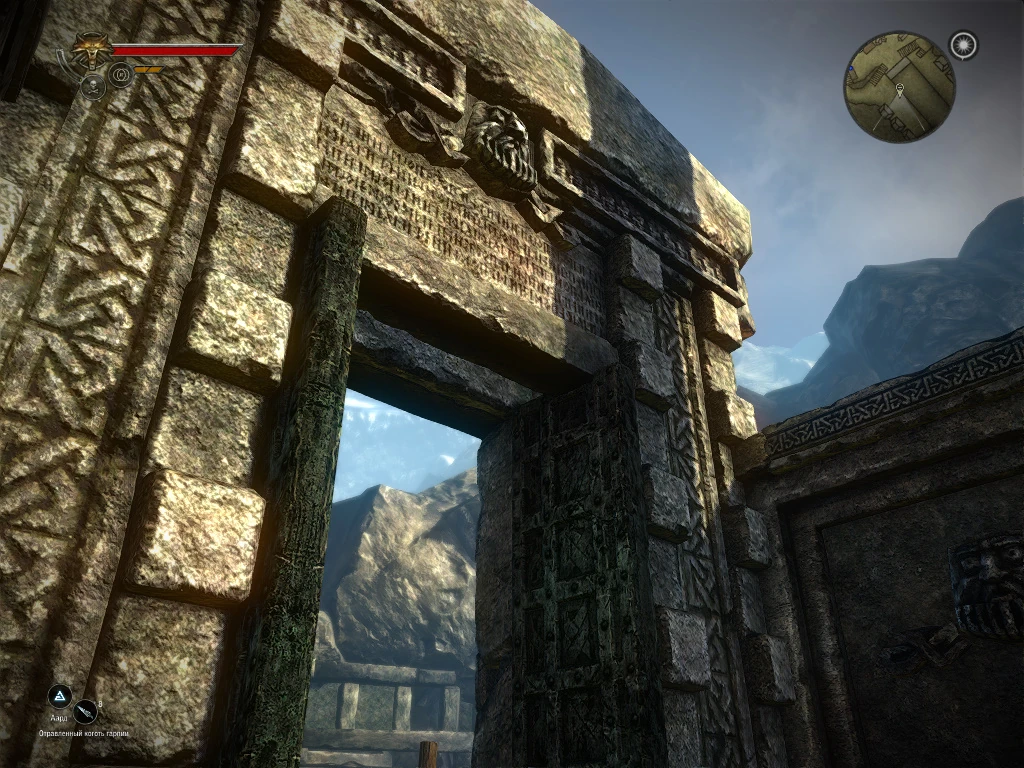Open the circular minimap
This screenshot has width=1024, height=768.
pos(899,87)
